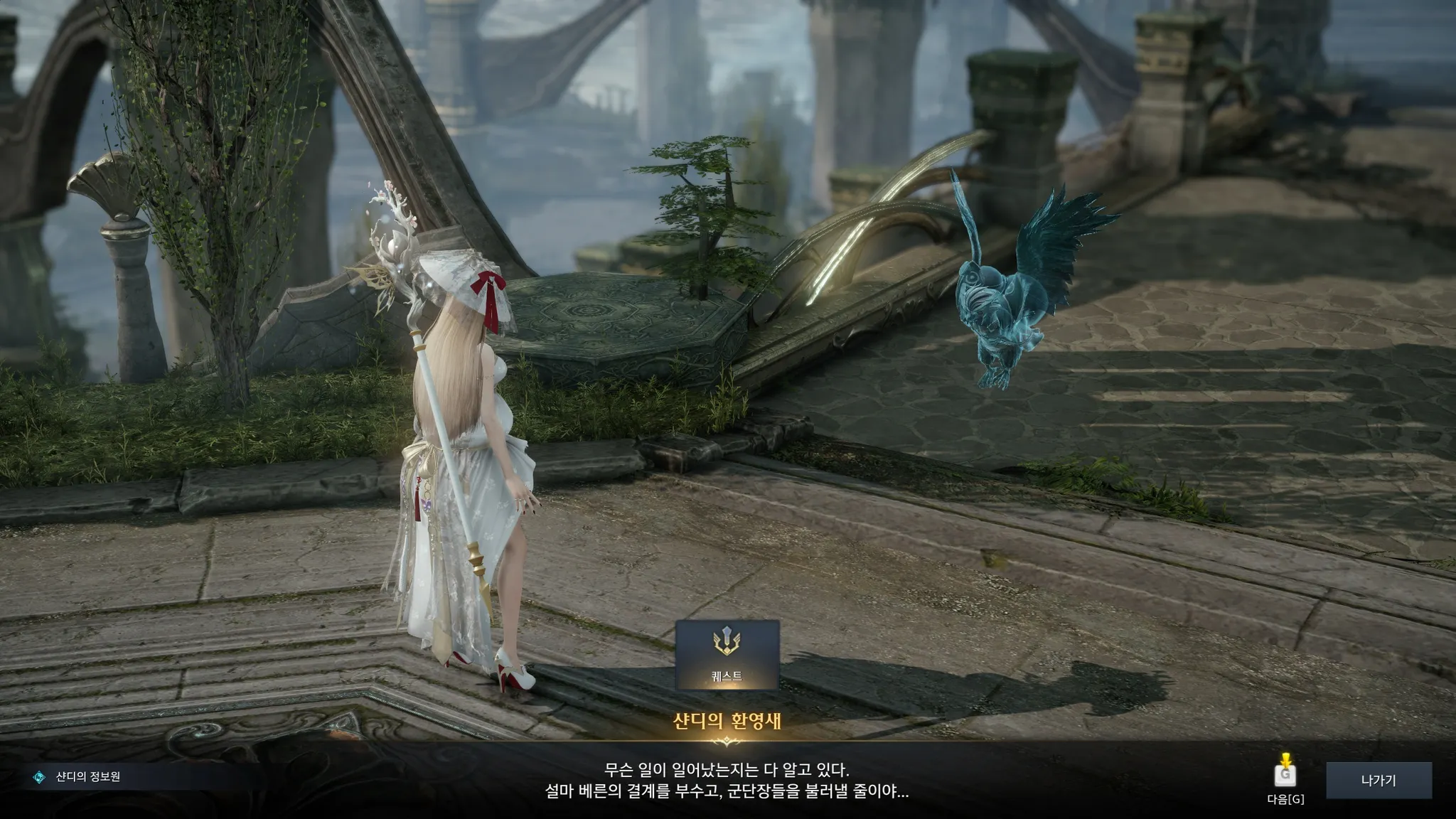
Task: Select the 샨디의 정보원 quest entry
Action: point(87,777)
